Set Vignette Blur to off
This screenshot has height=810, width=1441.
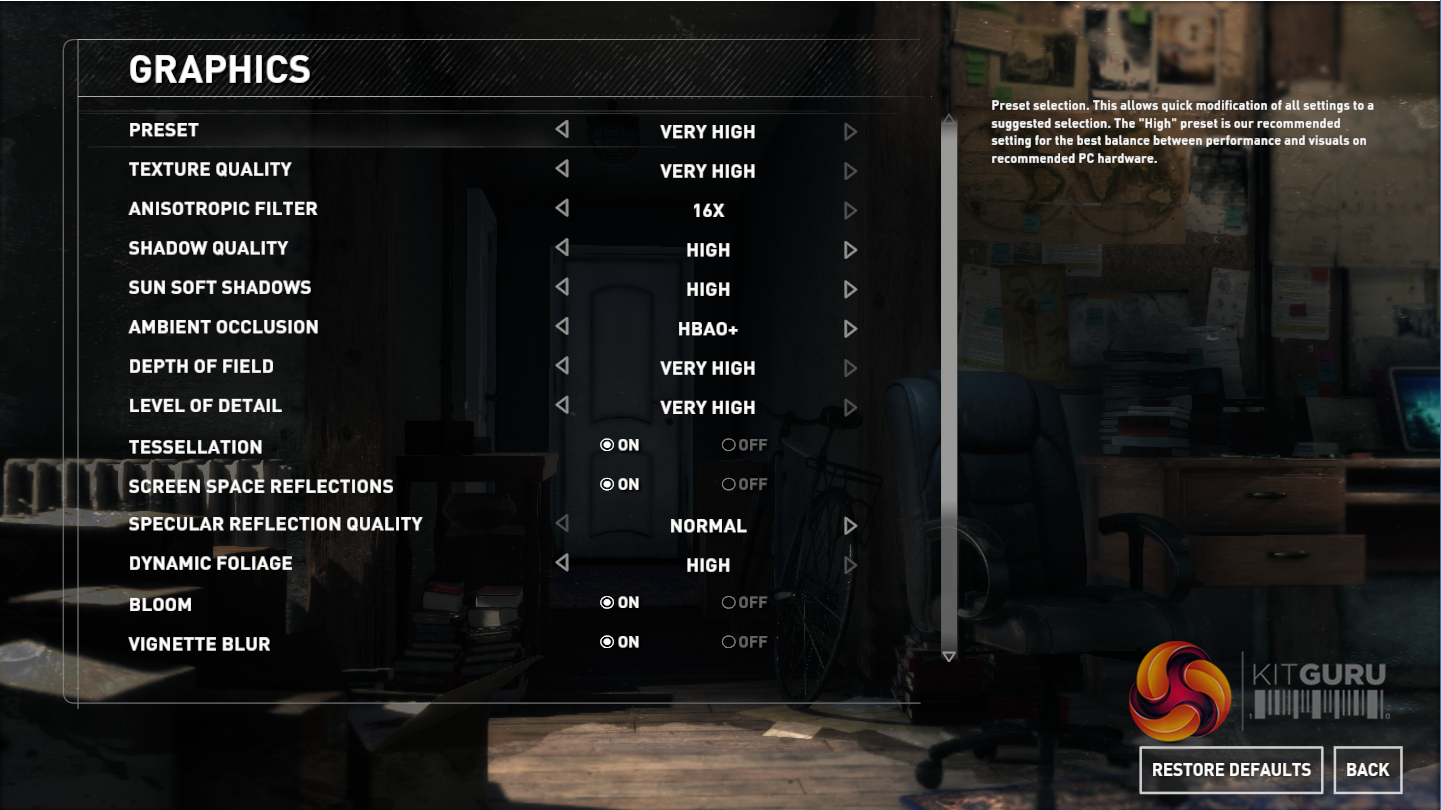(729, 642)
